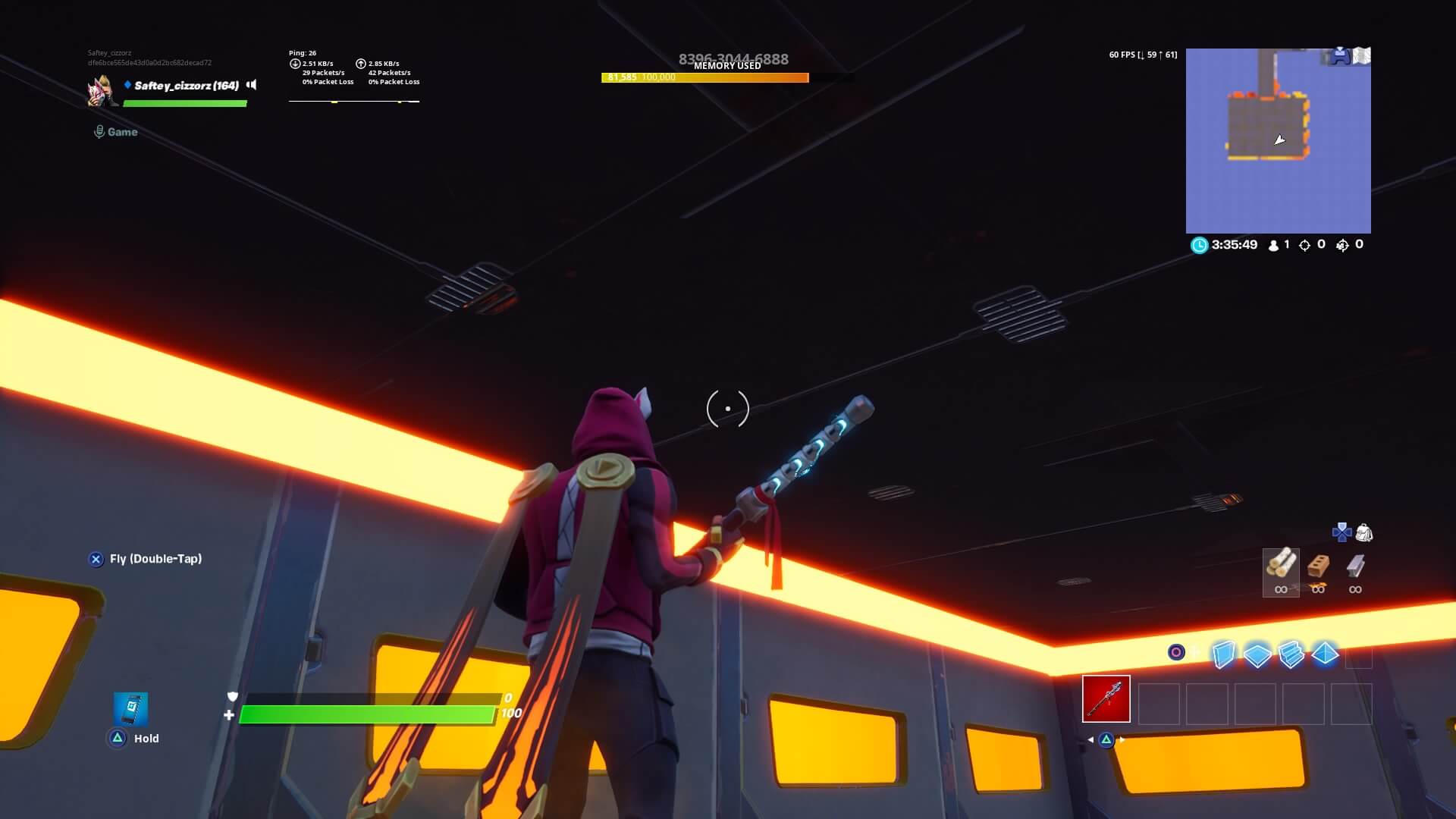1456x819 pixels.
Task: Click the player count icon next to timer
Action: 1273,246
